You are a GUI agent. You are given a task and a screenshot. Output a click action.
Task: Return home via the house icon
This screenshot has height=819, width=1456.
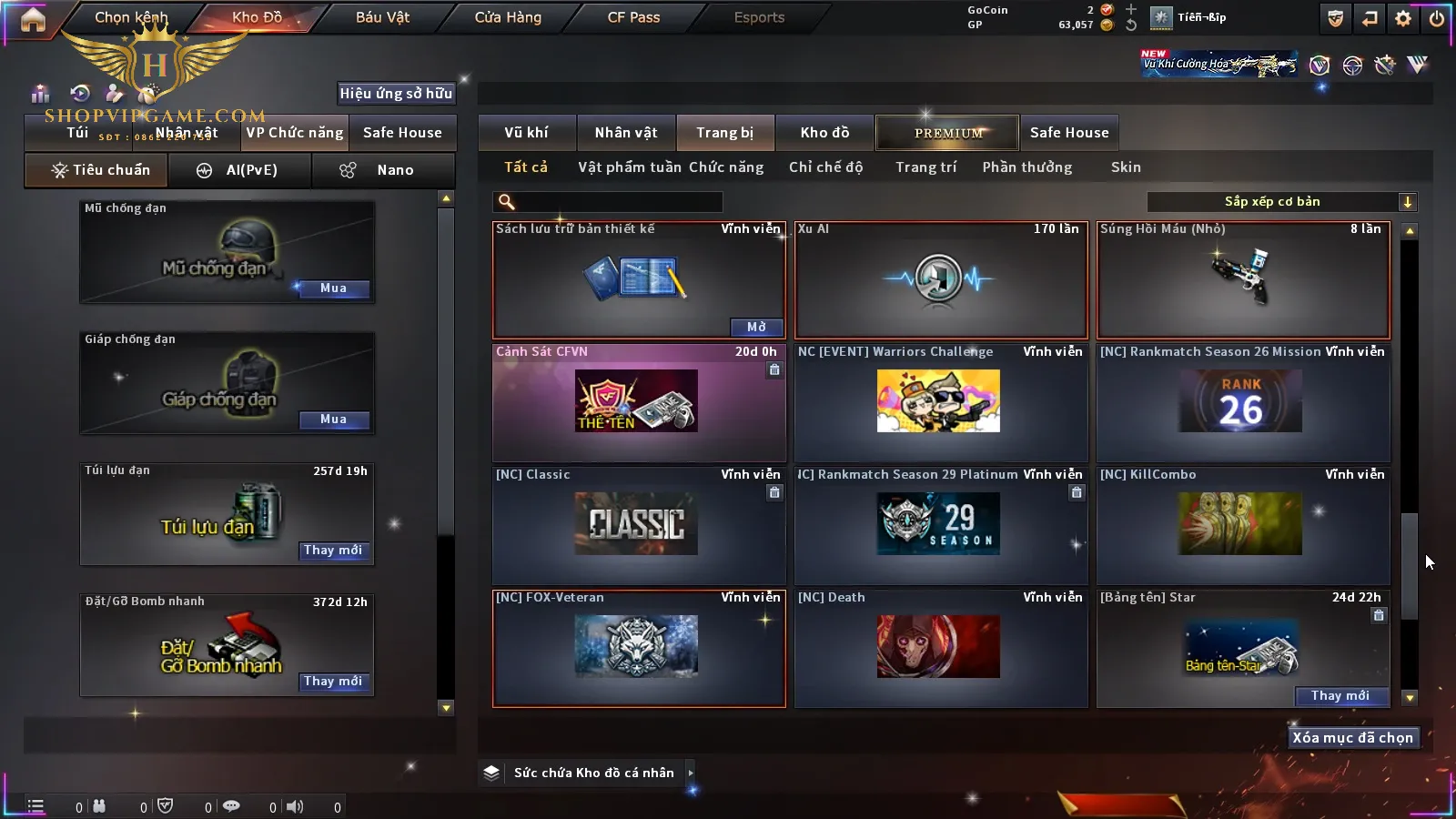coord(33,19)
